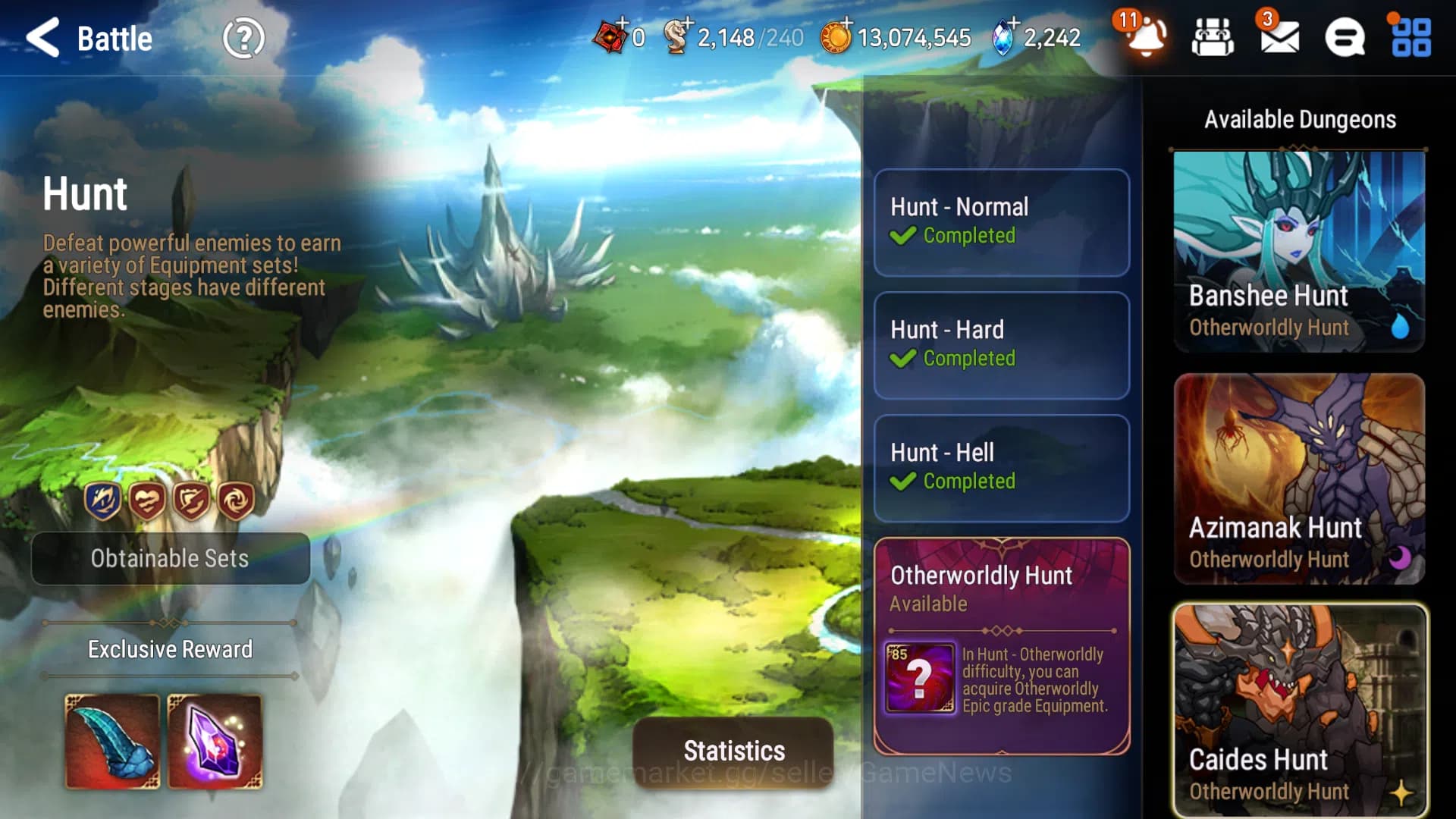Open the Obtainable Sets list
This screenshot has width=1456, height=819.
(x=171, y=559)
